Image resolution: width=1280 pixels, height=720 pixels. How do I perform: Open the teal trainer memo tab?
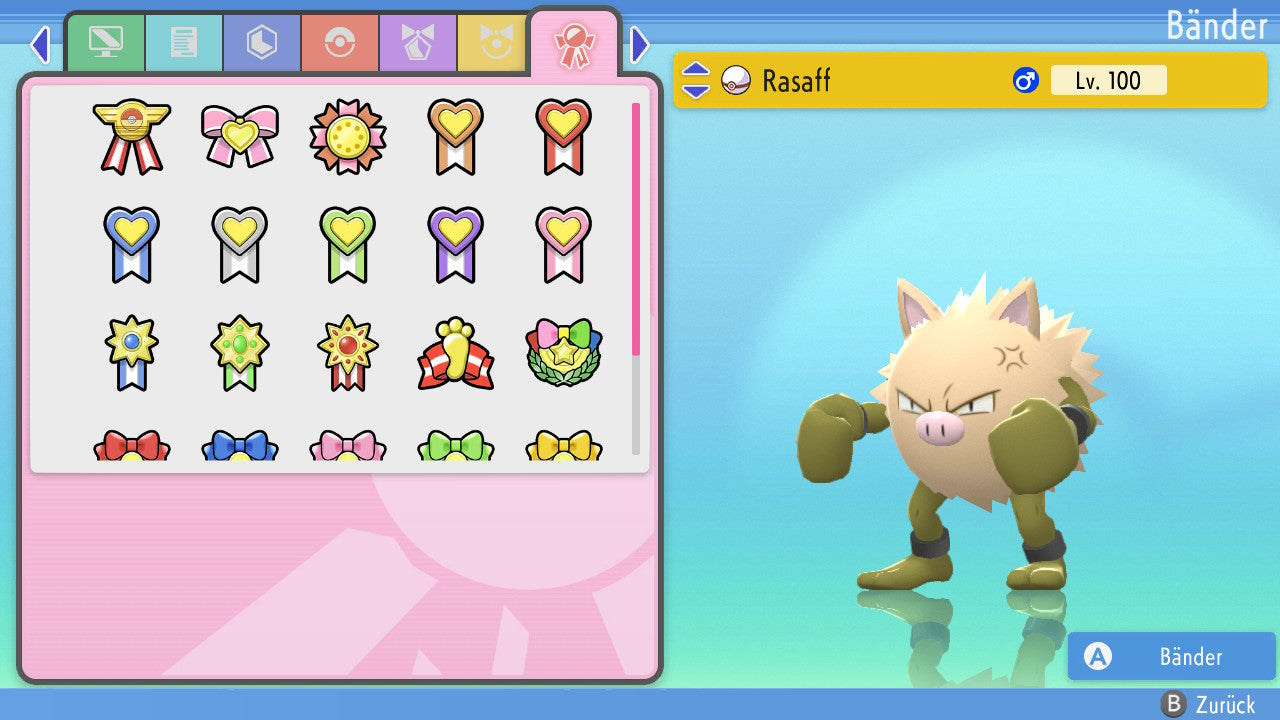[x=184, y=43]
